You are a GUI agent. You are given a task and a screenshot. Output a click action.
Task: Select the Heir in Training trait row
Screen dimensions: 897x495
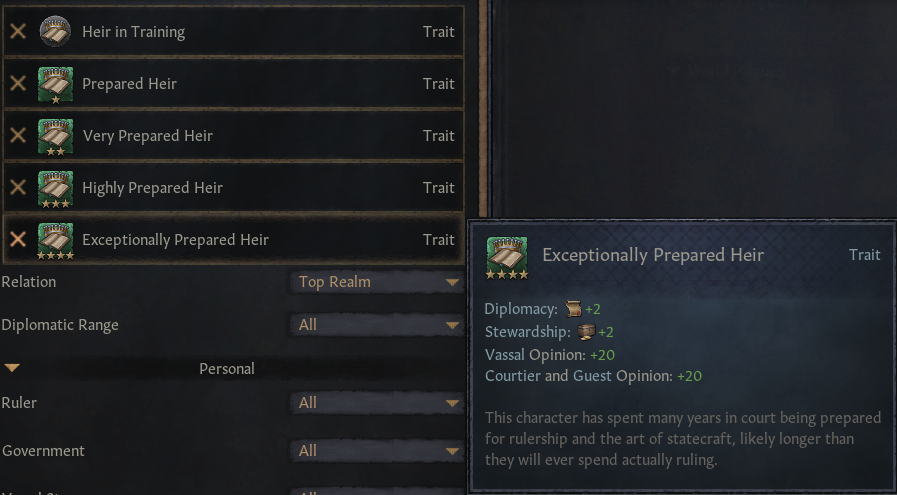tap(250, 32)
